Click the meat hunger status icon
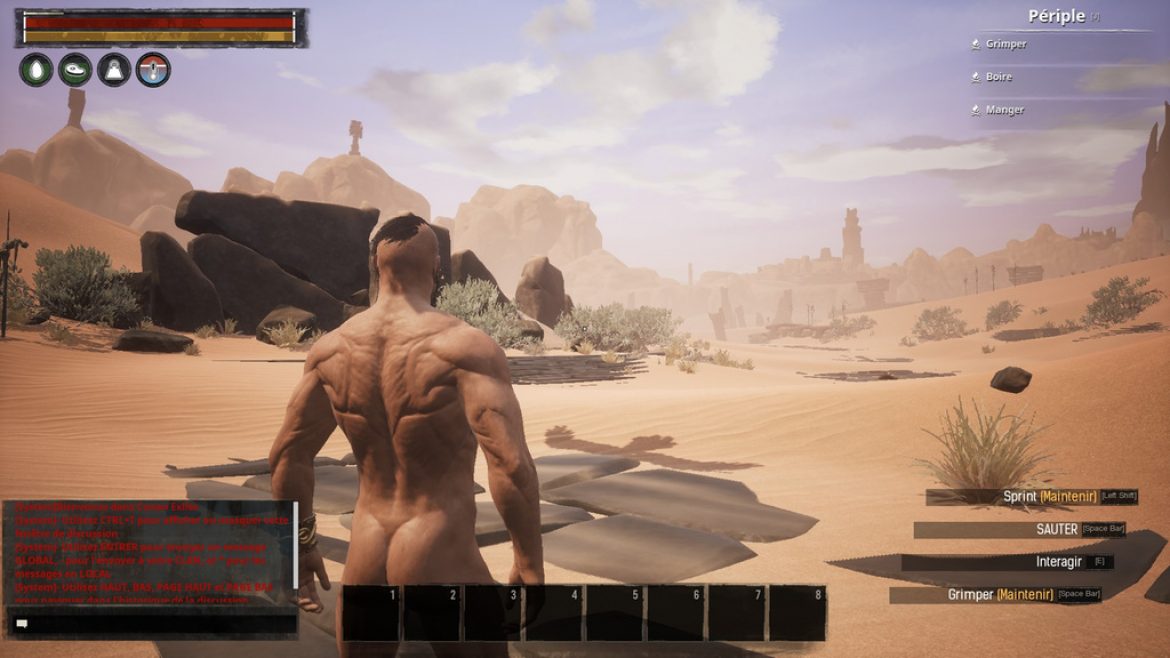Image resolution: width=1170 pixels, height=658 pixels. pyautogui.click(x=75, y=70)
